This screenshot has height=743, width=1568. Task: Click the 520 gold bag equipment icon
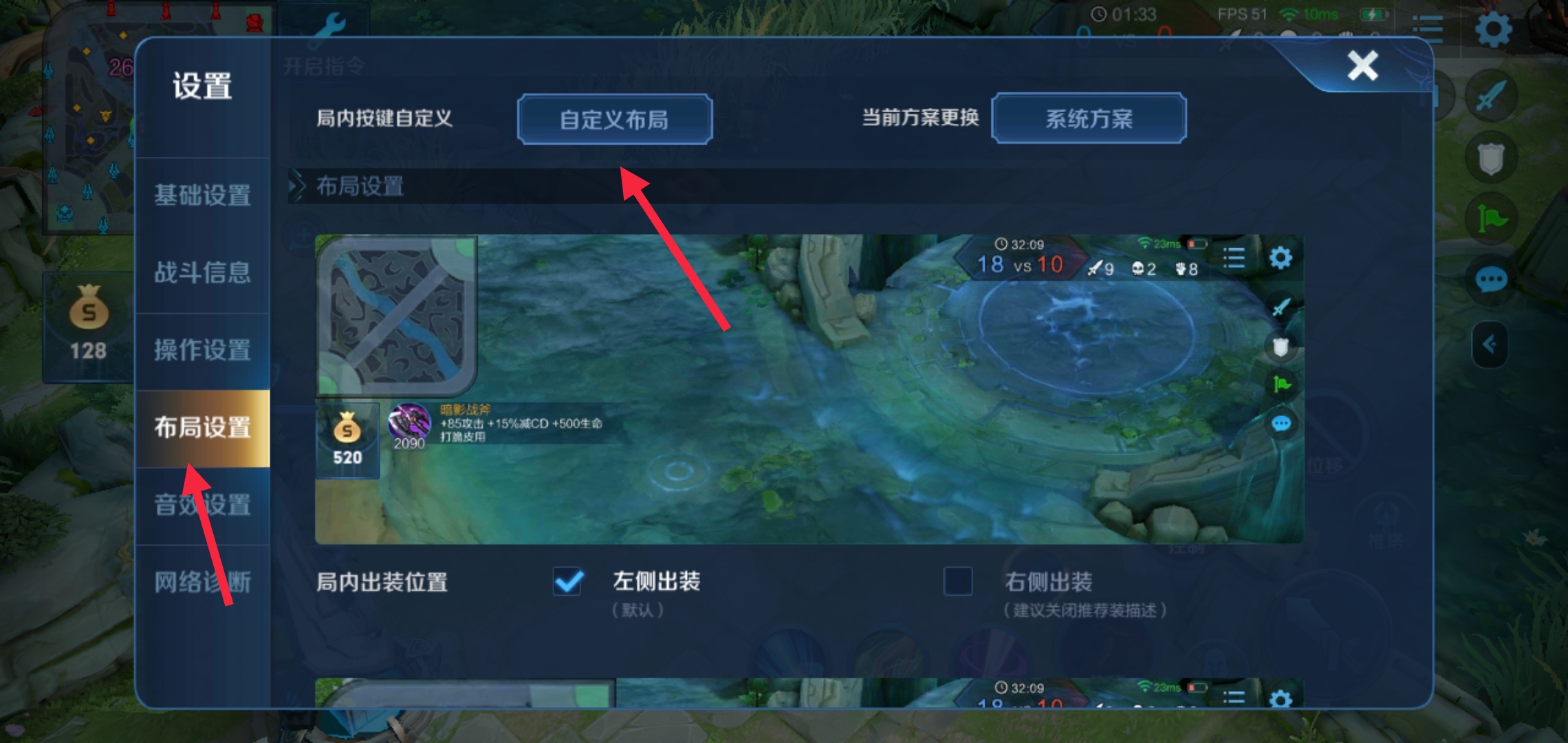pyautogui.click(x=347, y=433)
